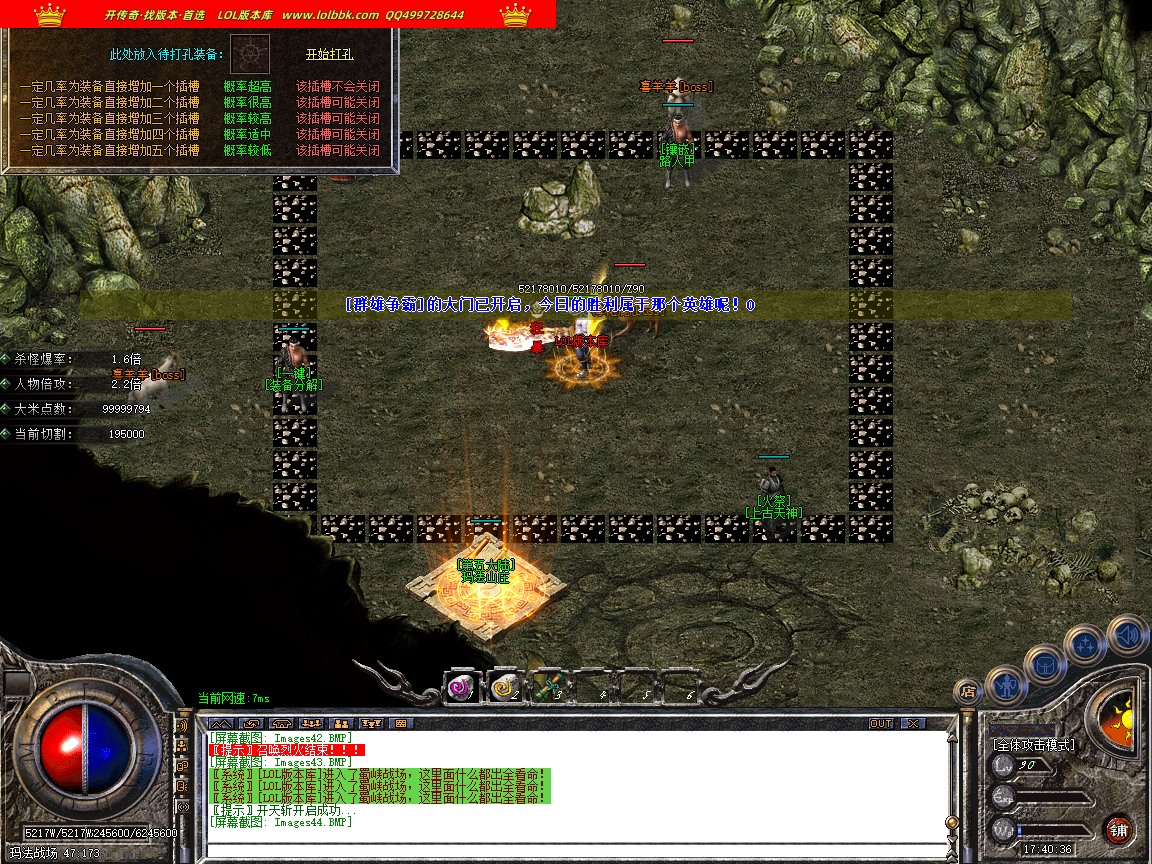Use the green bundle item in hotbar slot 3
Image resolution: width=1152 pixels, height=864 pixels.
coord(546,687)
